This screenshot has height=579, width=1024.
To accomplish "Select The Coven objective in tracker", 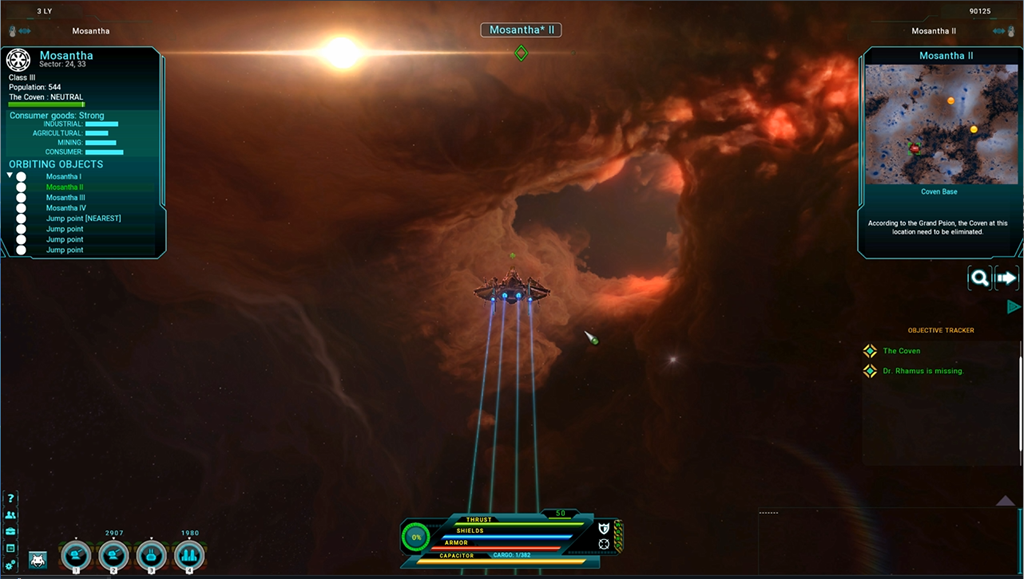I will [x=901, y=351].
